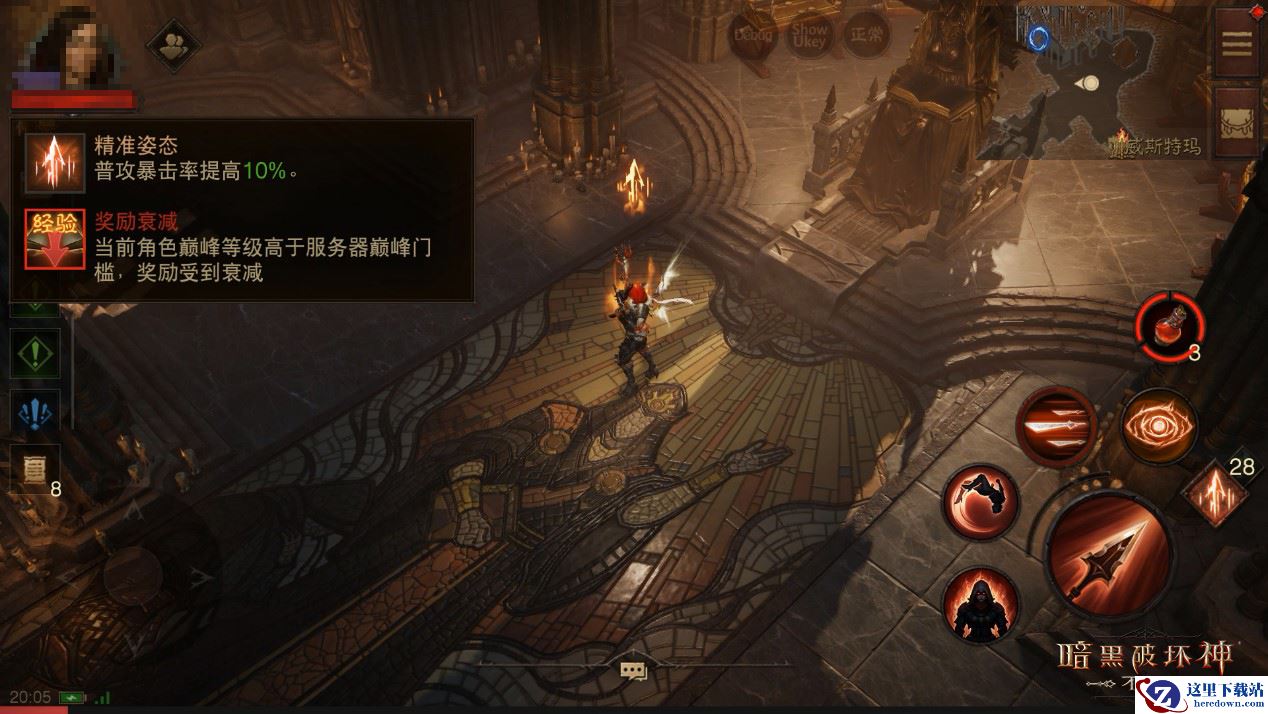Screen dimensions: 1268x714
Task: Select the scroll item with count 8
Action: pyautogui.click(x=33, y=468)
